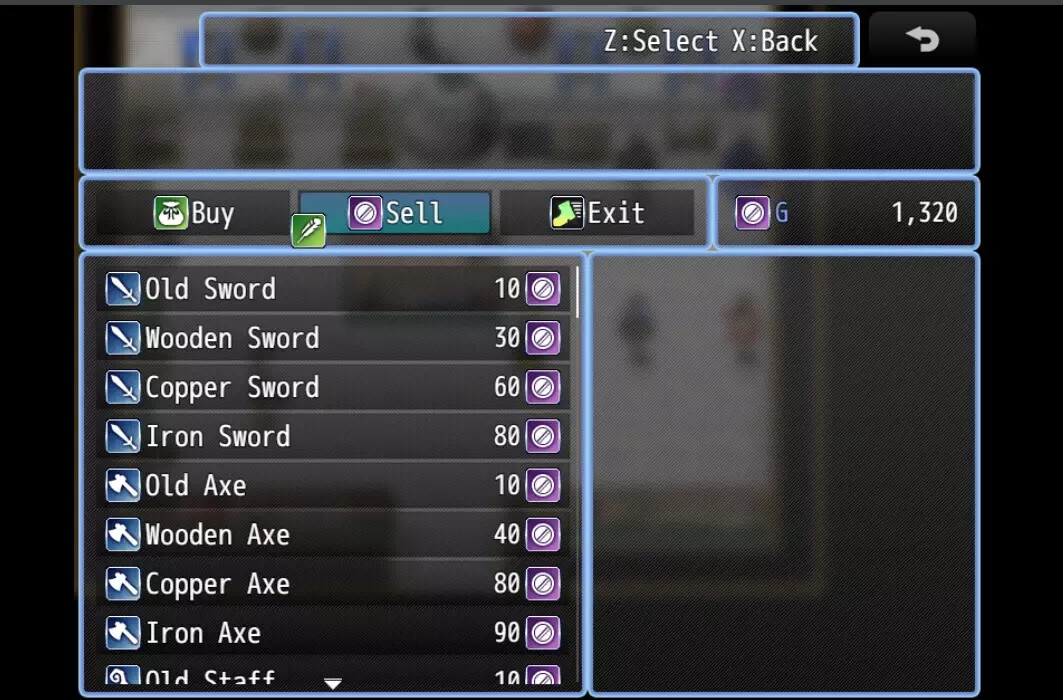Choose the Iron Sword item
The height and width of the screenshot is (700, 1063).
pyautogui.click(x=333, y=436)
